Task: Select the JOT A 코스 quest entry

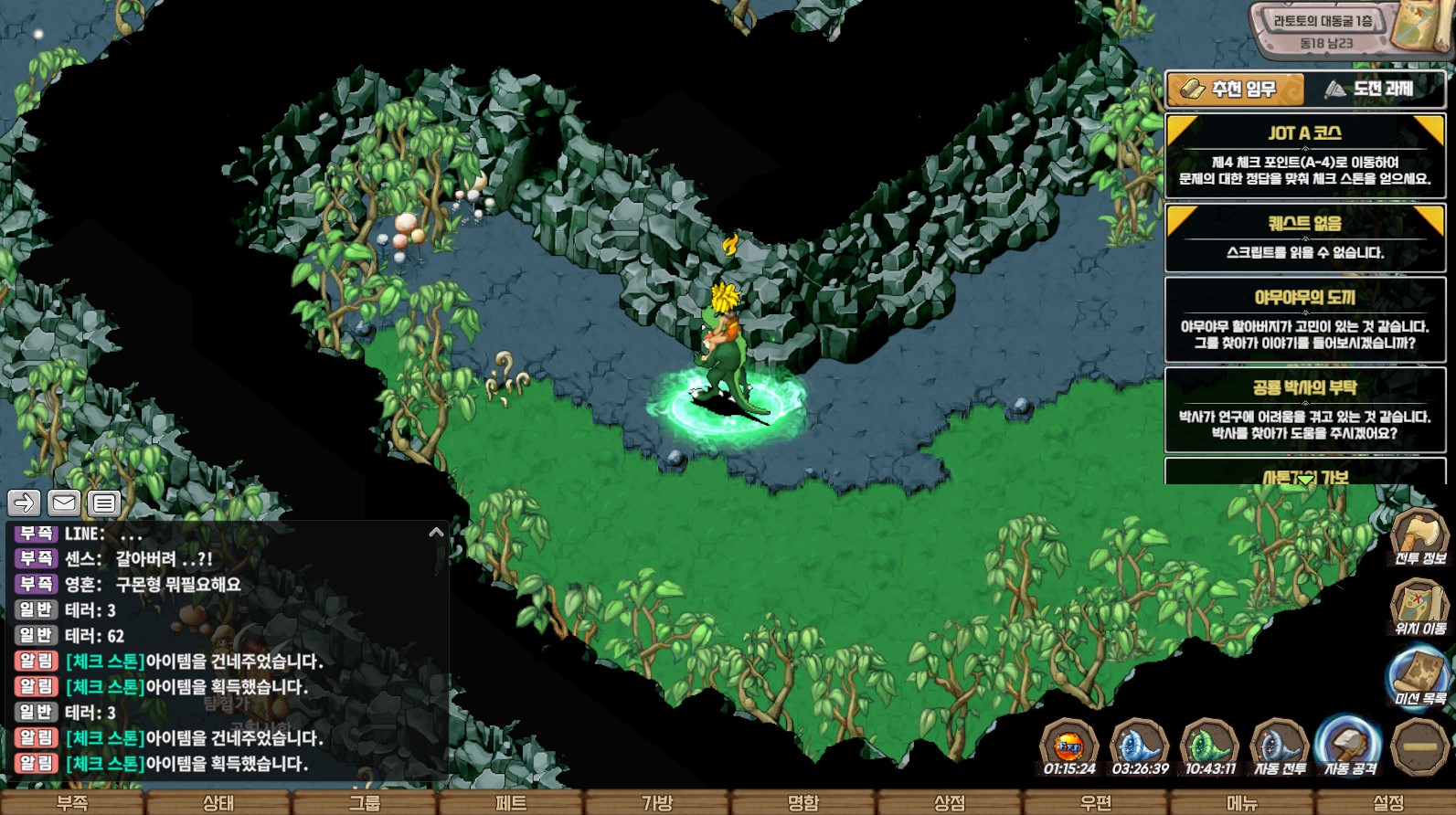Action: pos(1304,155)
